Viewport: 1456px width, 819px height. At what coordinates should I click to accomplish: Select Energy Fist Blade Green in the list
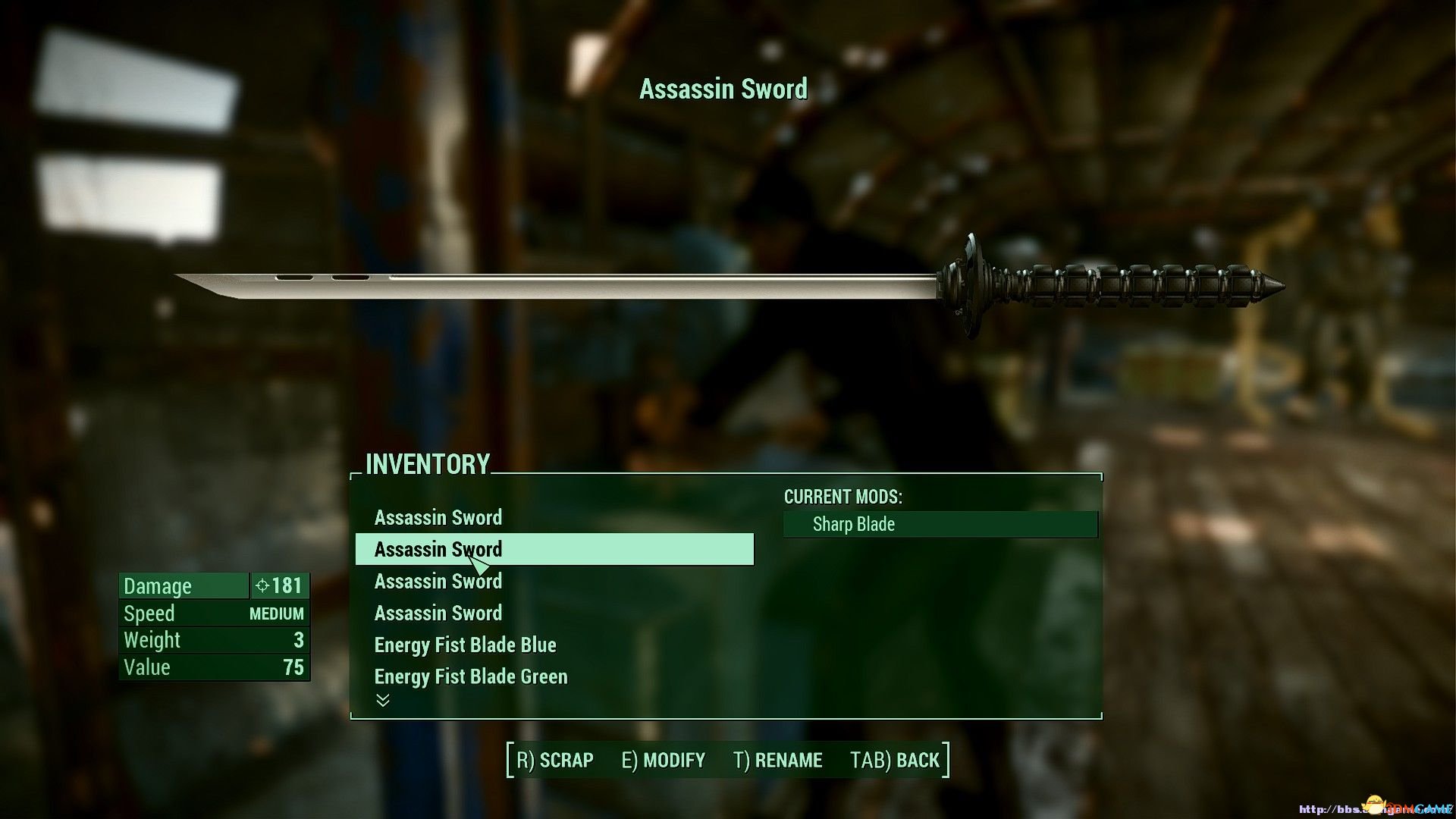click(470, 677)
